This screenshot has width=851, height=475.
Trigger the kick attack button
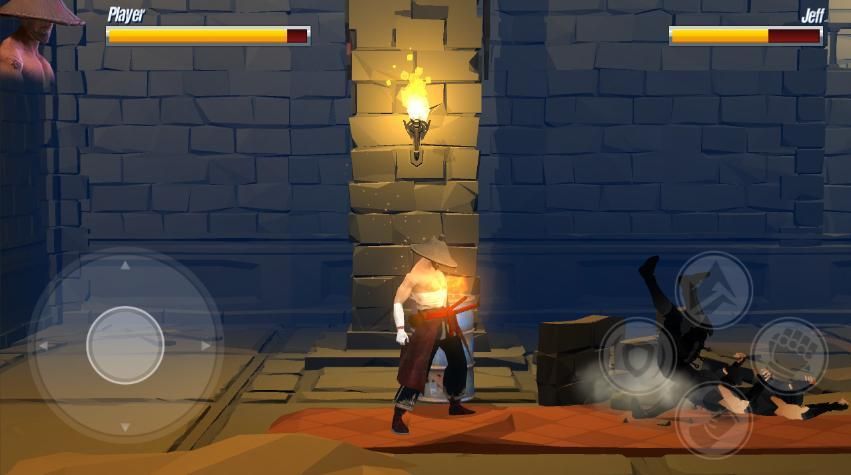pyautogui.click(x=713, y=419)
